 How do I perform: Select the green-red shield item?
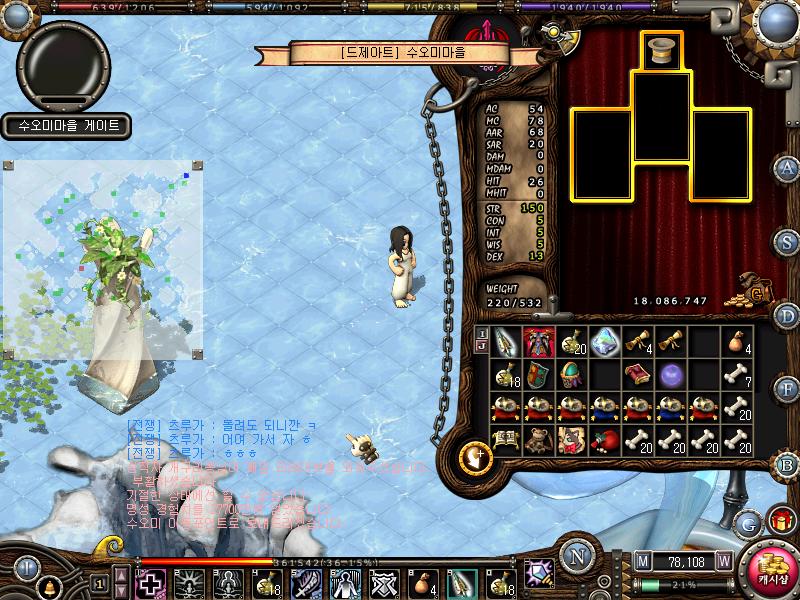click(540, 375)
